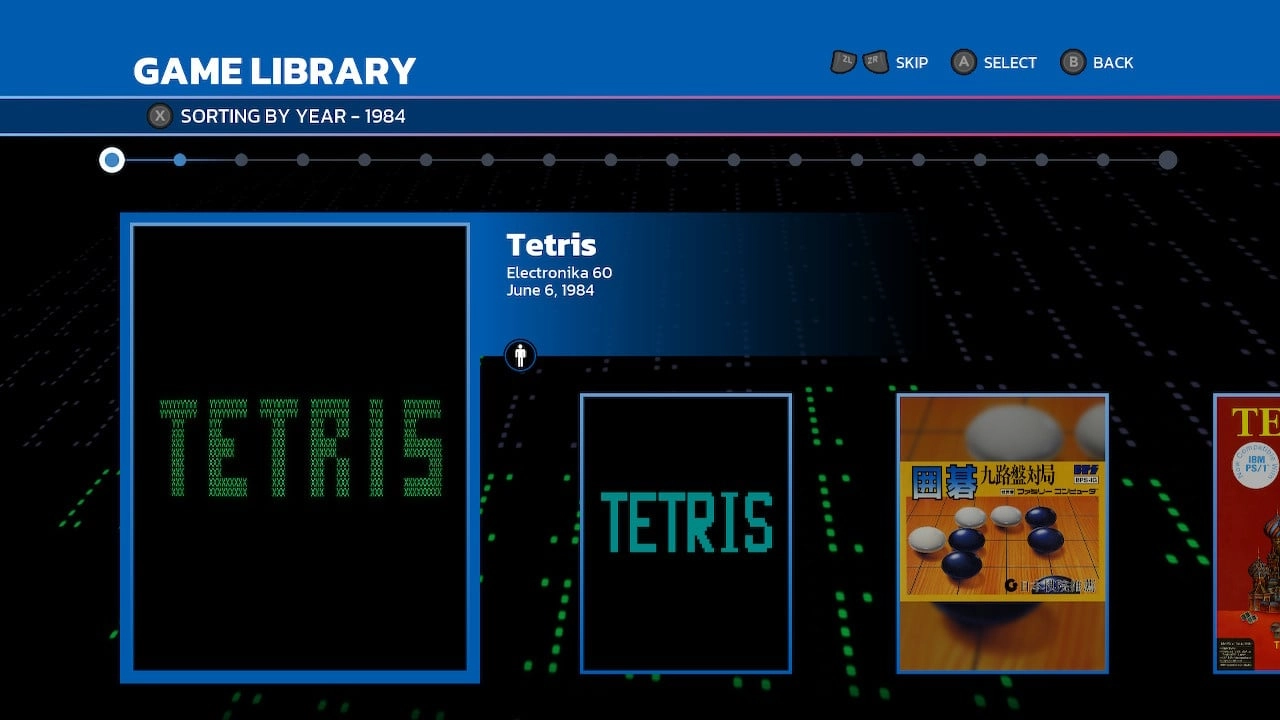
Task: Click the SKIP label in the header
Action: 911,62
